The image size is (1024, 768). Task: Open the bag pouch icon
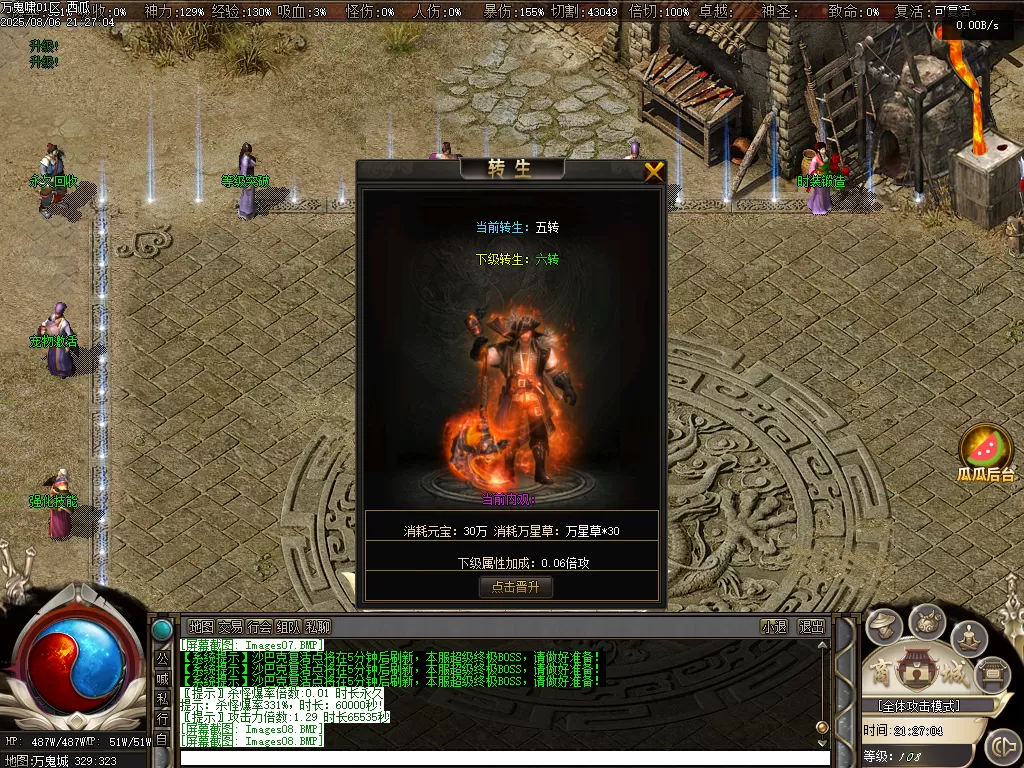pyautogui.click(x=927, y=621)
